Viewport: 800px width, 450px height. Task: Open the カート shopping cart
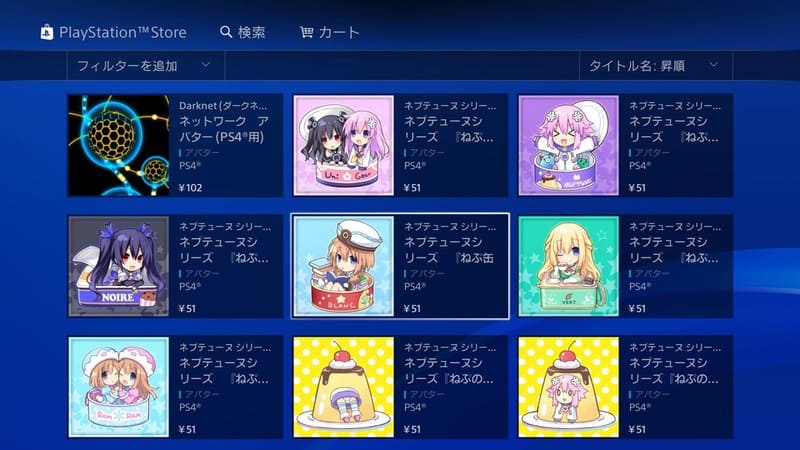(330, 32)
